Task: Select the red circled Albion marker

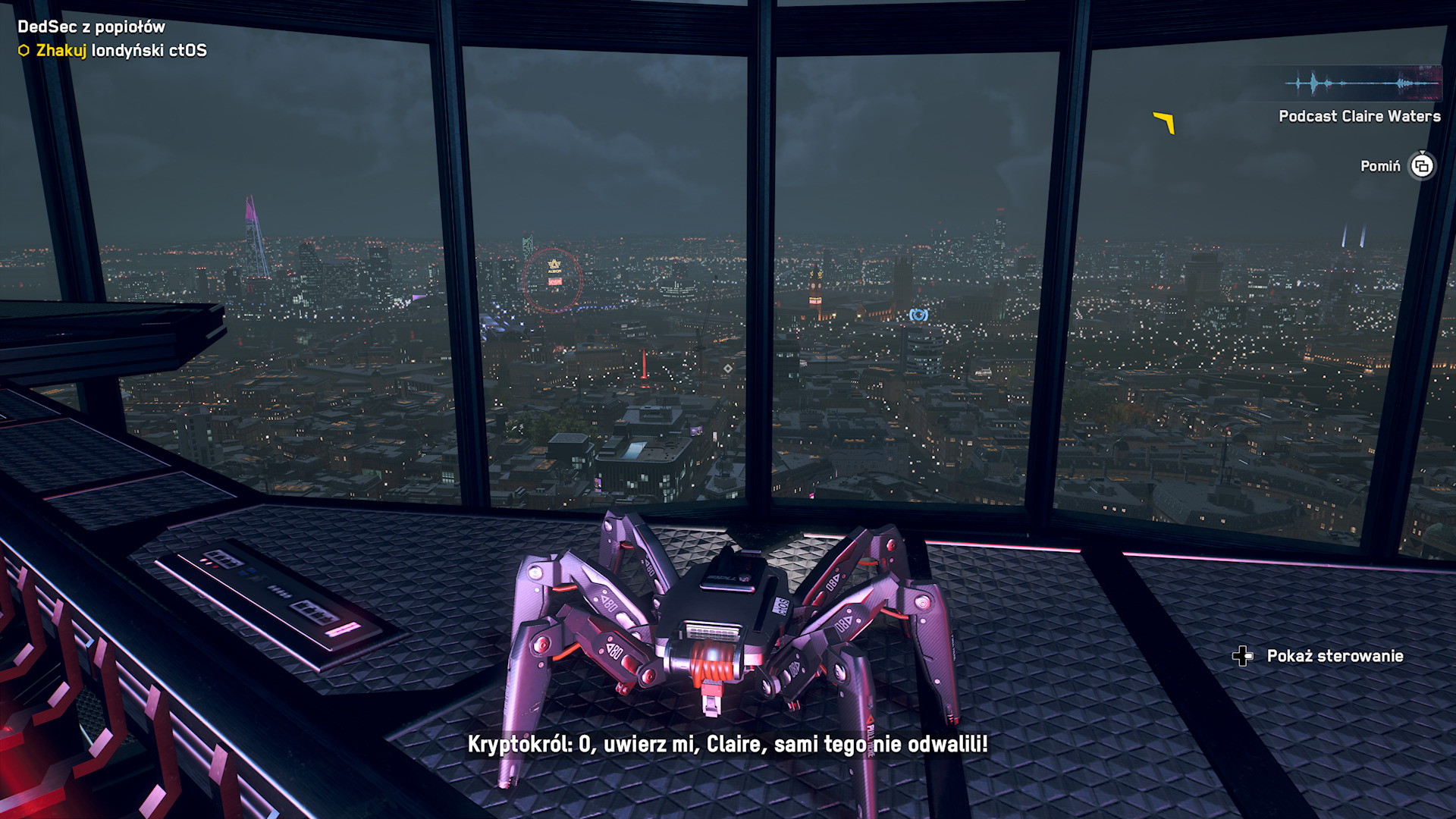Action: [553, 280]
